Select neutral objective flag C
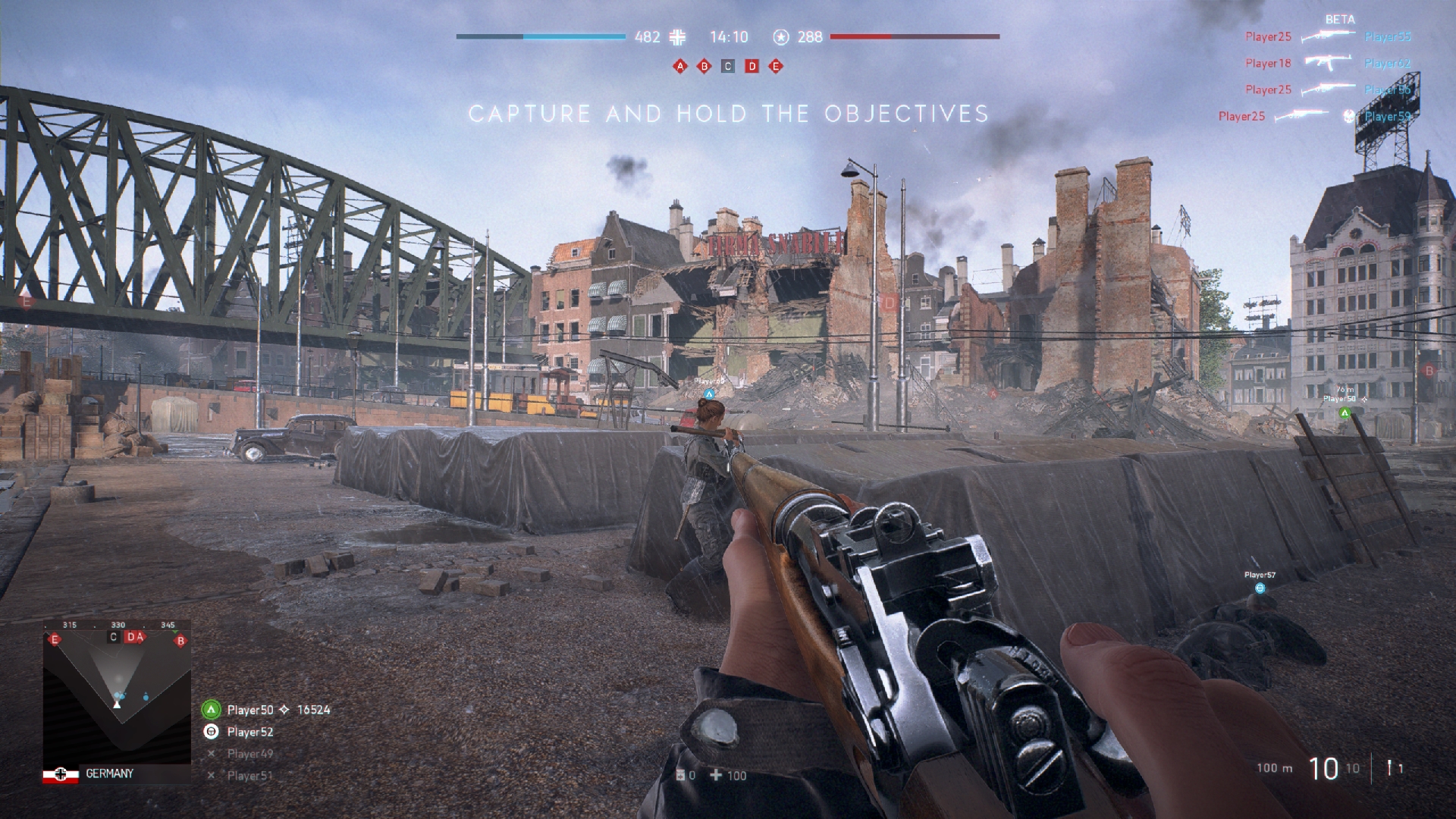Image resolution: width=1456 pixels, height=819 pixels. coord(728,67)
